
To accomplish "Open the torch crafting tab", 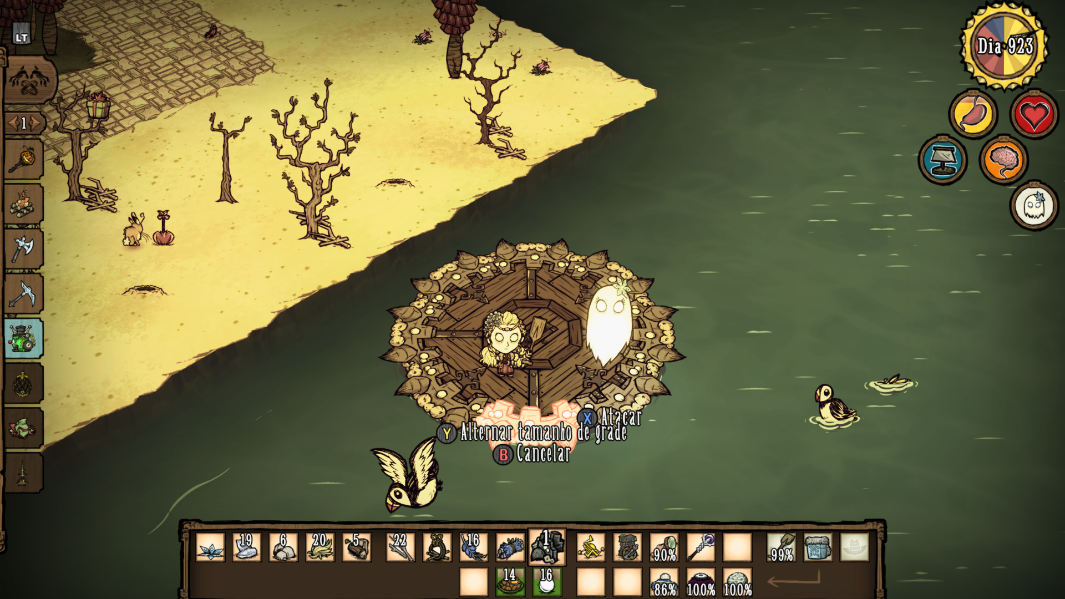I will click(22, 159).
